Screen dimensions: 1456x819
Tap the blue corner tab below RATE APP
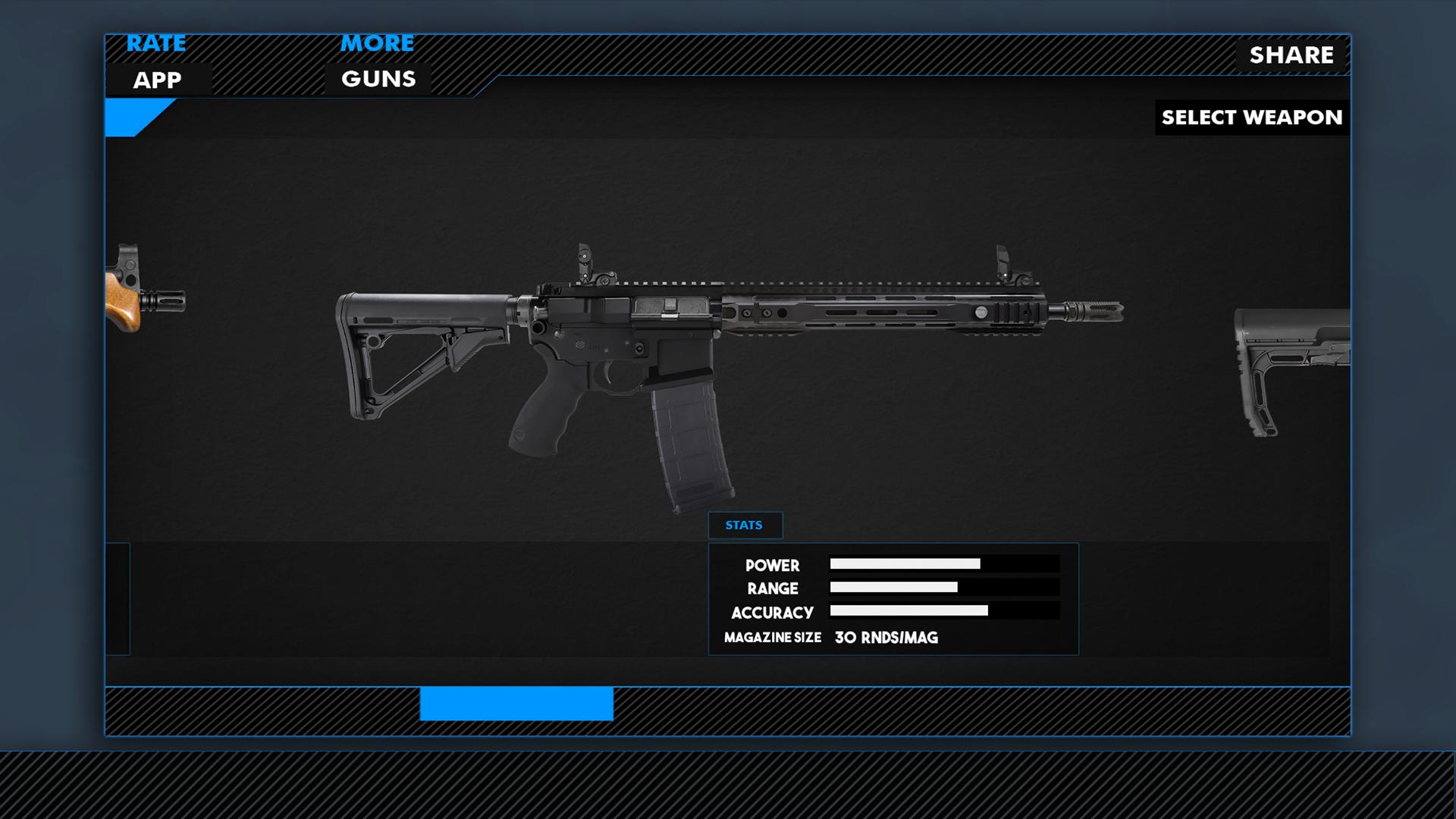(133, 115)
